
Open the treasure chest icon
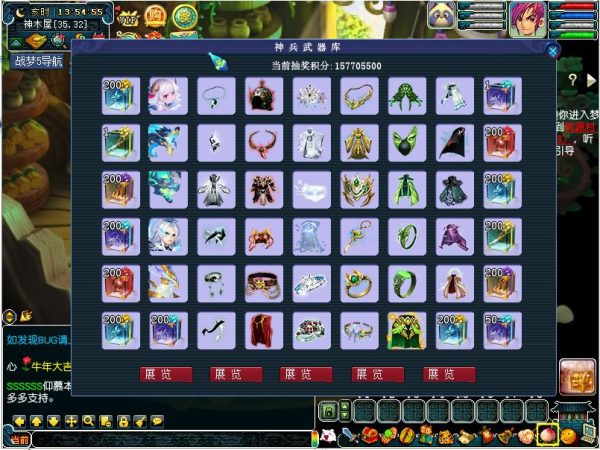click(x=576, y=377)
